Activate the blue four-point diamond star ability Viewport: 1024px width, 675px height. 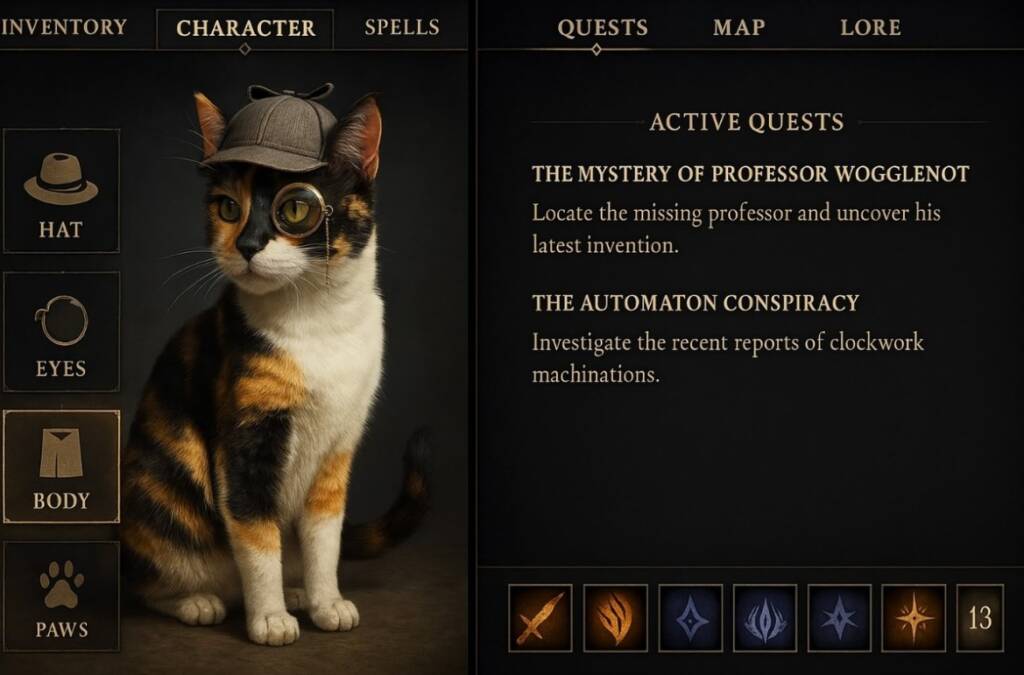690,617
